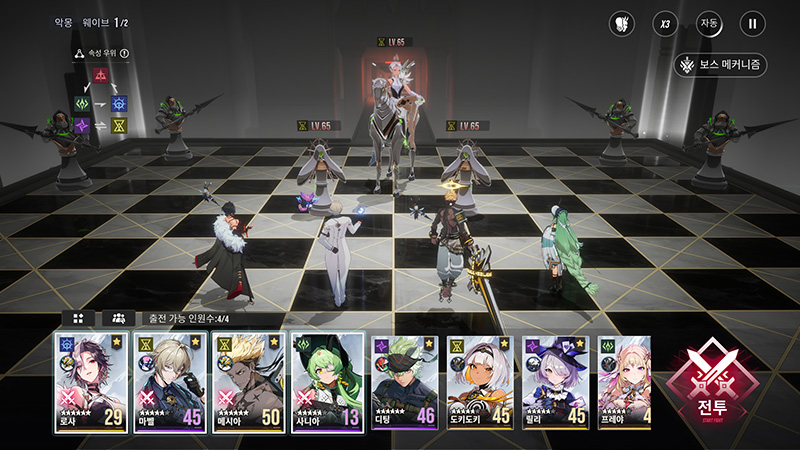The height and width of the screenshot is (450, 800).
Task: Open the 보스 메커니즘 boss mechanics panel
Action: (720, 65)
